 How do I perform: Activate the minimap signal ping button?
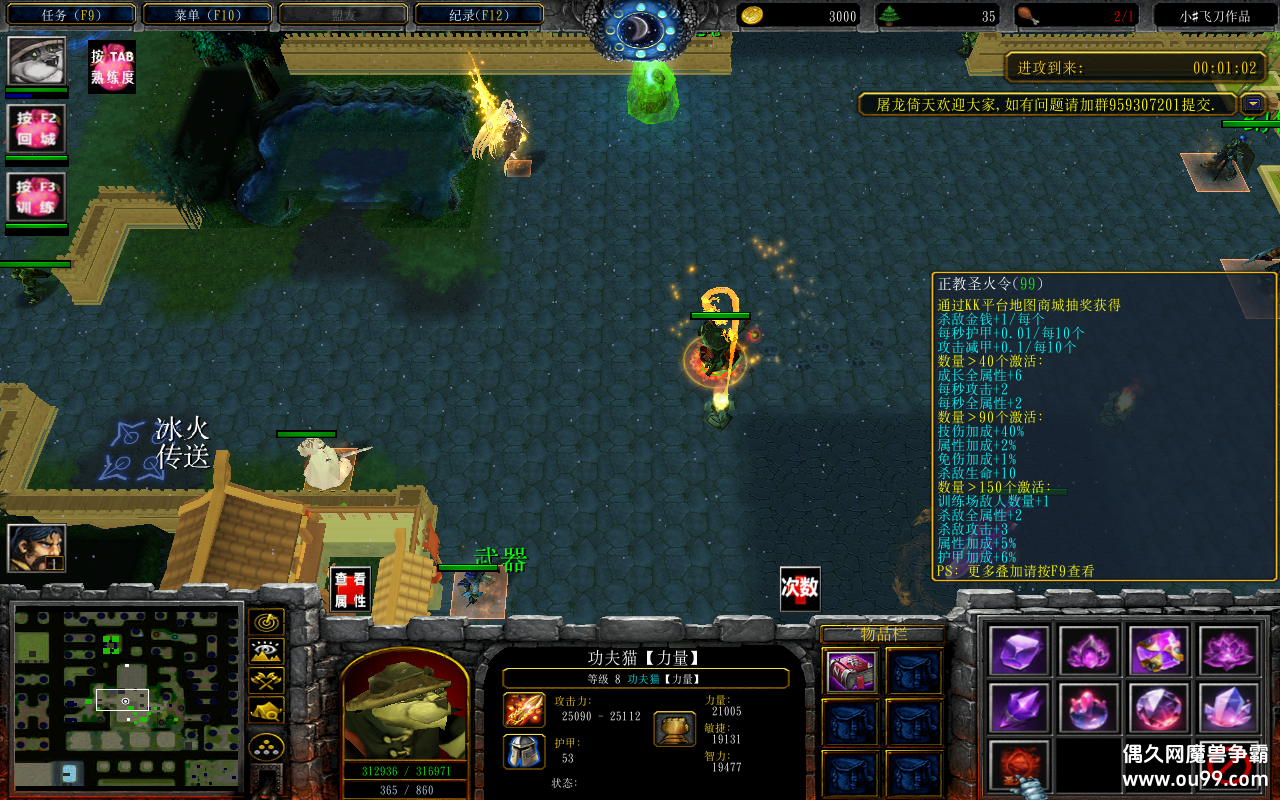(266, 622)
